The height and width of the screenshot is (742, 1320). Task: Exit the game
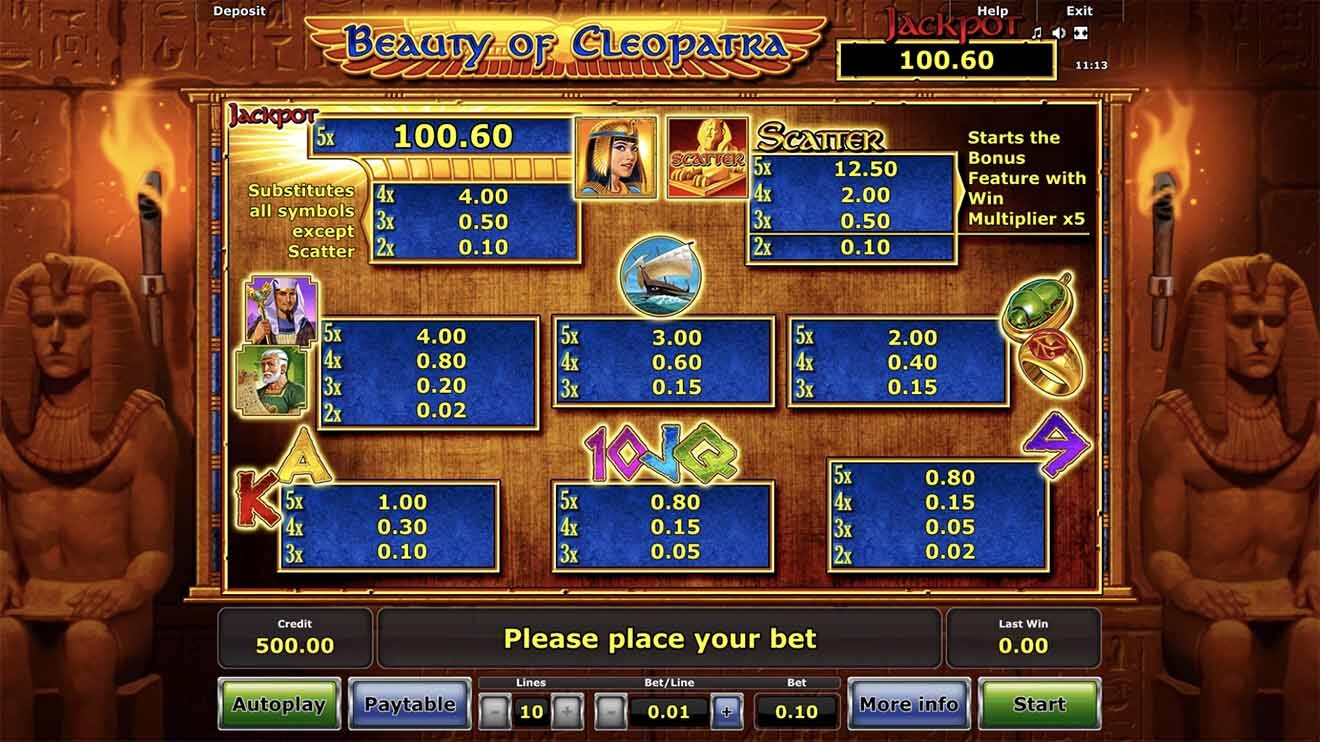coord(1079,11)
